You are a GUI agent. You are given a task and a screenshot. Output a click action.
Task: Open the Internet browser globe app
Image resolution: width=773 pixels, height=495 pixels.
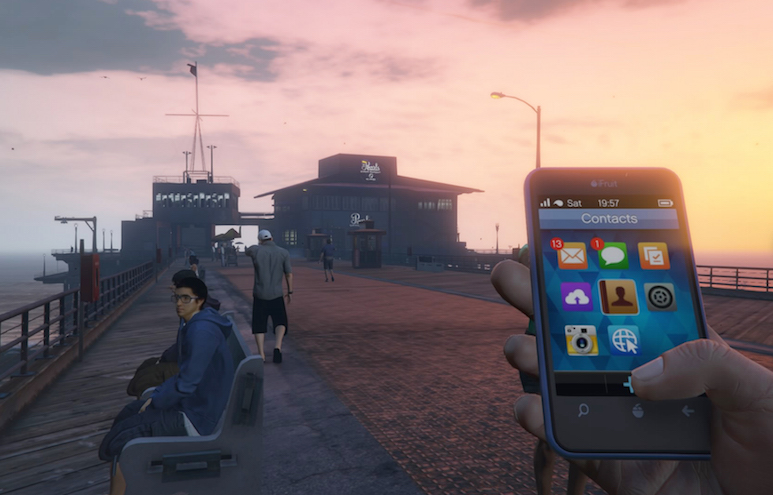[x=624, y=339]
